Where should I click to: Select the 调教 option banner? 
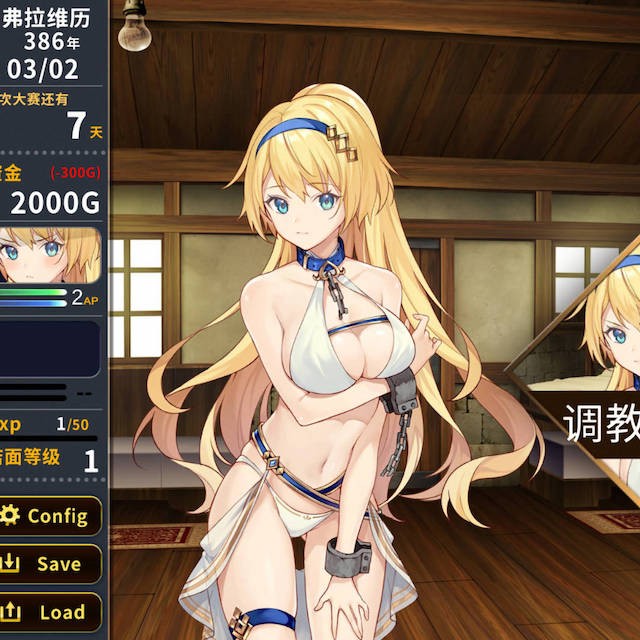[x=598, y=424]
